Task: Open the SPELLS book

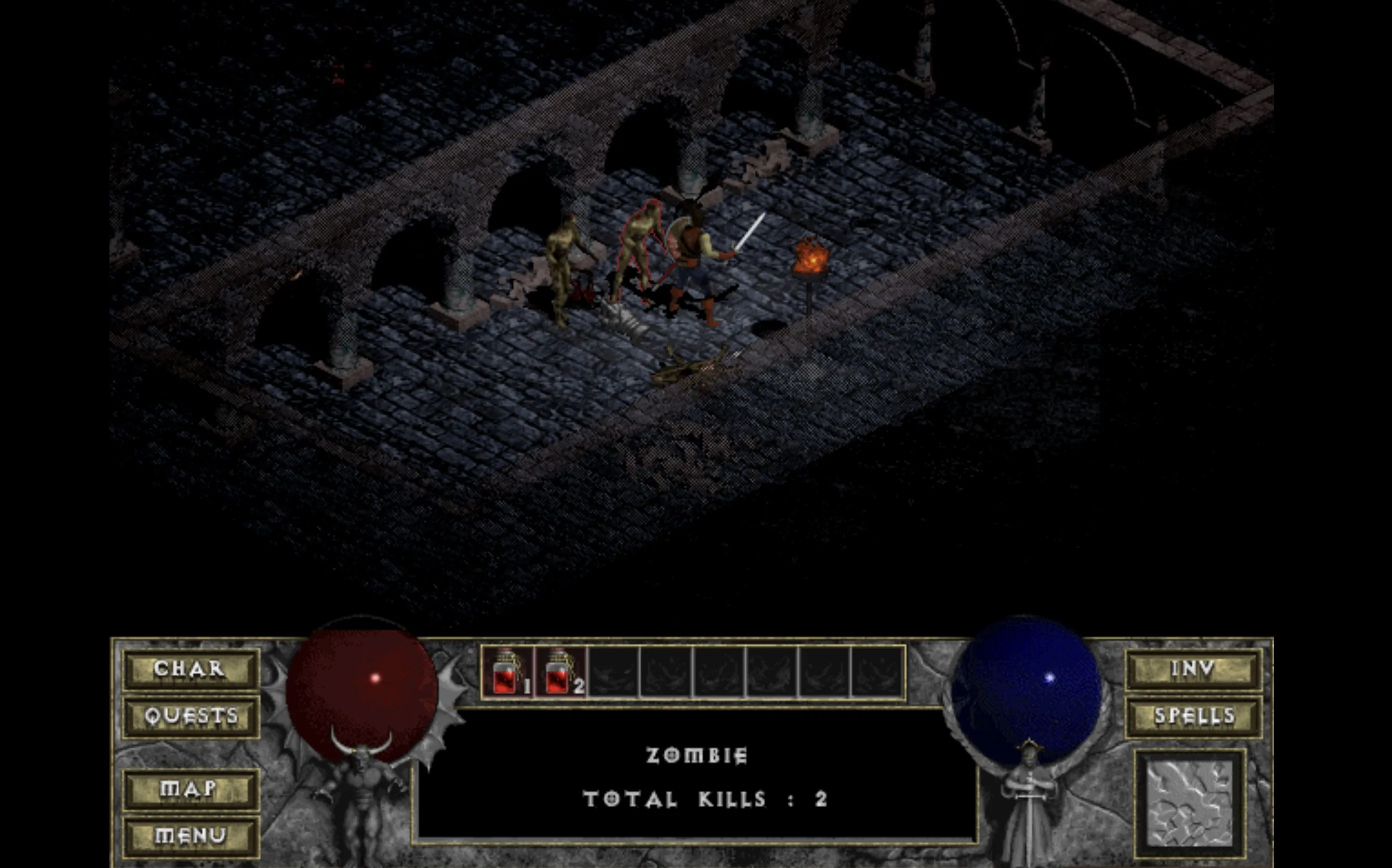Action: tap(1193, 717)
